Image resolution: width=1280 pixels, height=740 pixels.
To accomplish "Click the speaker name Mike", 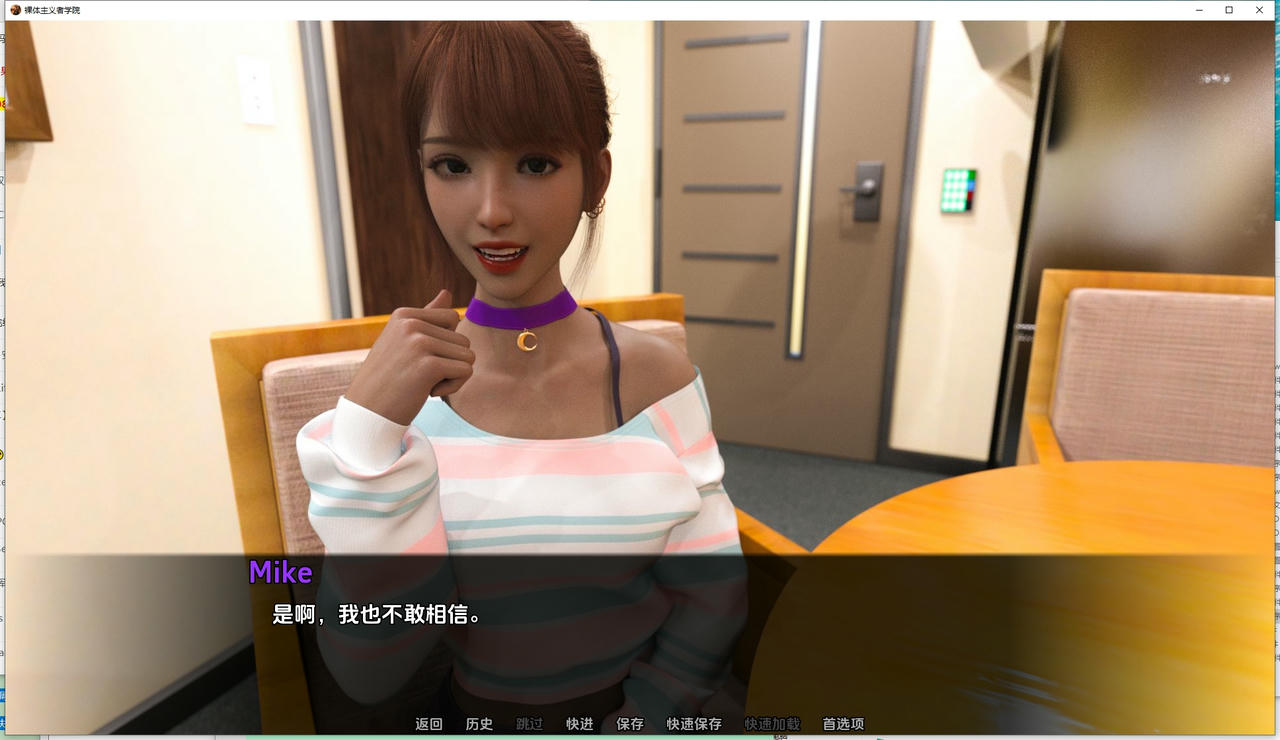I will tap(282, 573).
